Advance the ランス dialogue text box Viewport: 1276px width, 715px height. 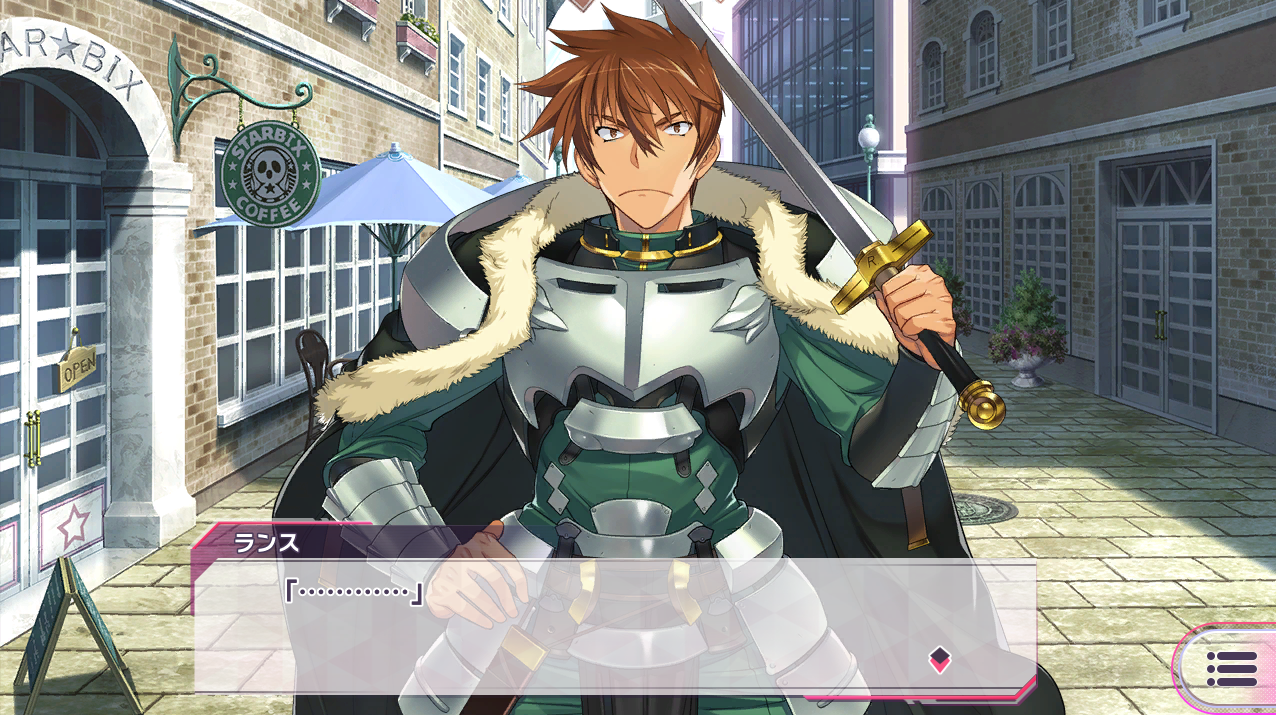pos(614,627)
